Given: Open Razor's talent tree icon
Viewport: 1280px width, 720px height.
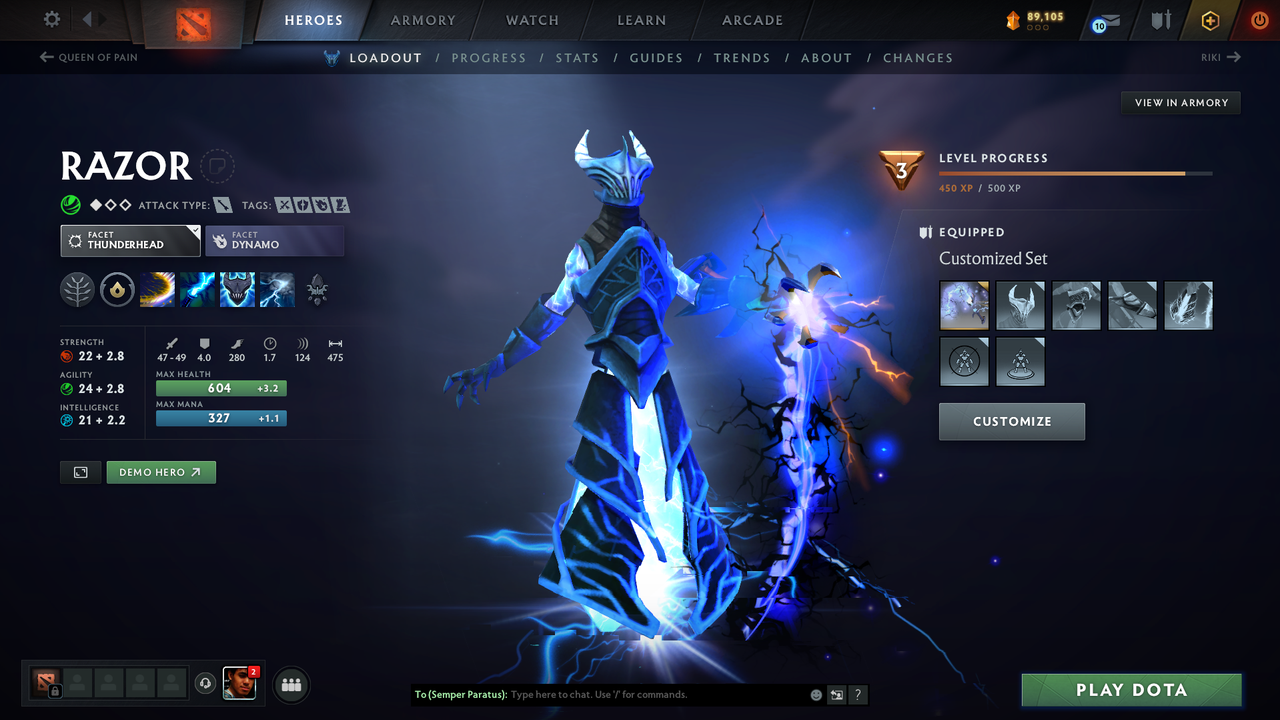Looking at the screenshot, I should 77,289.
